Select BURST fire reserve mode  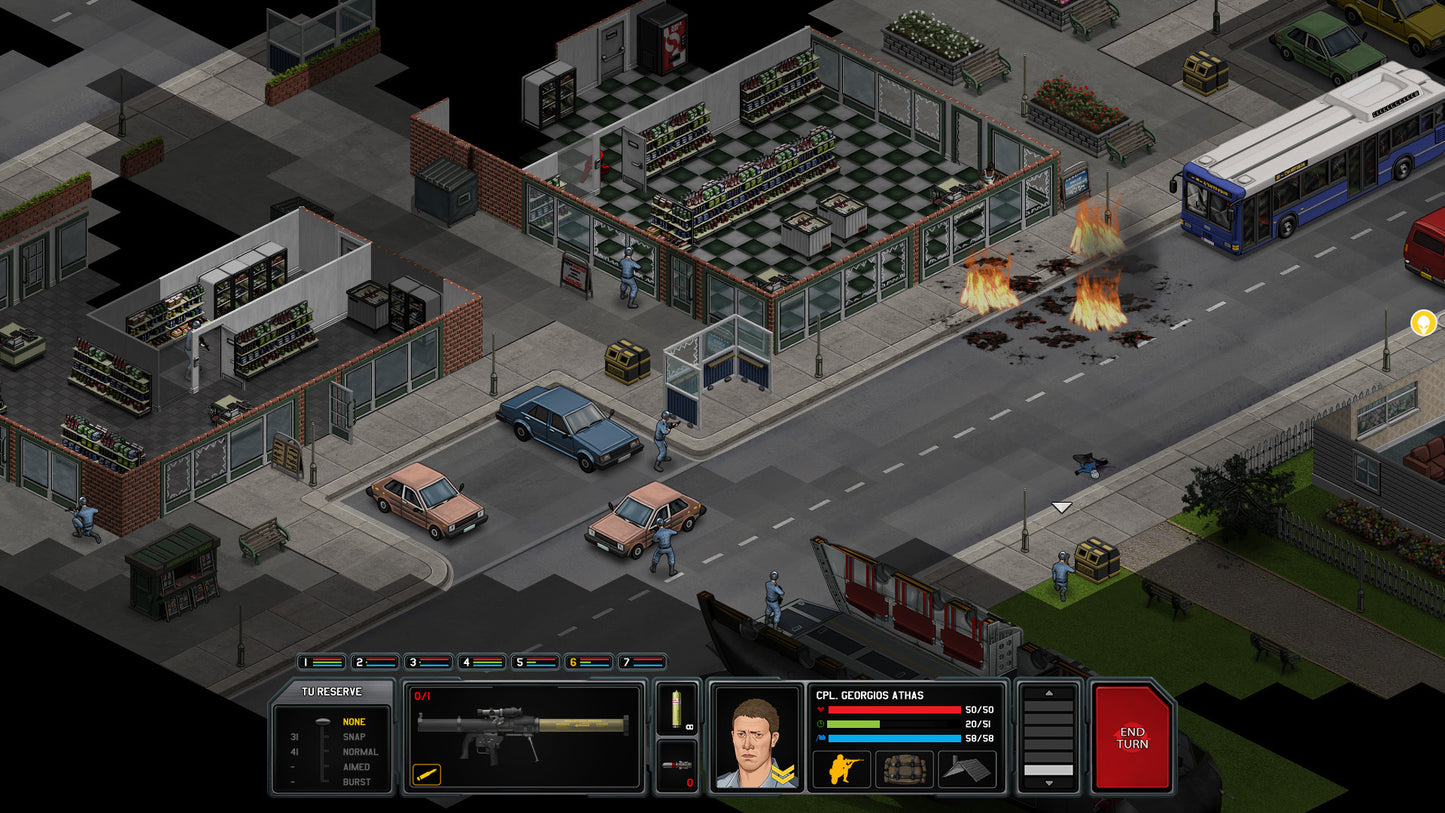[x=357, y=782]
